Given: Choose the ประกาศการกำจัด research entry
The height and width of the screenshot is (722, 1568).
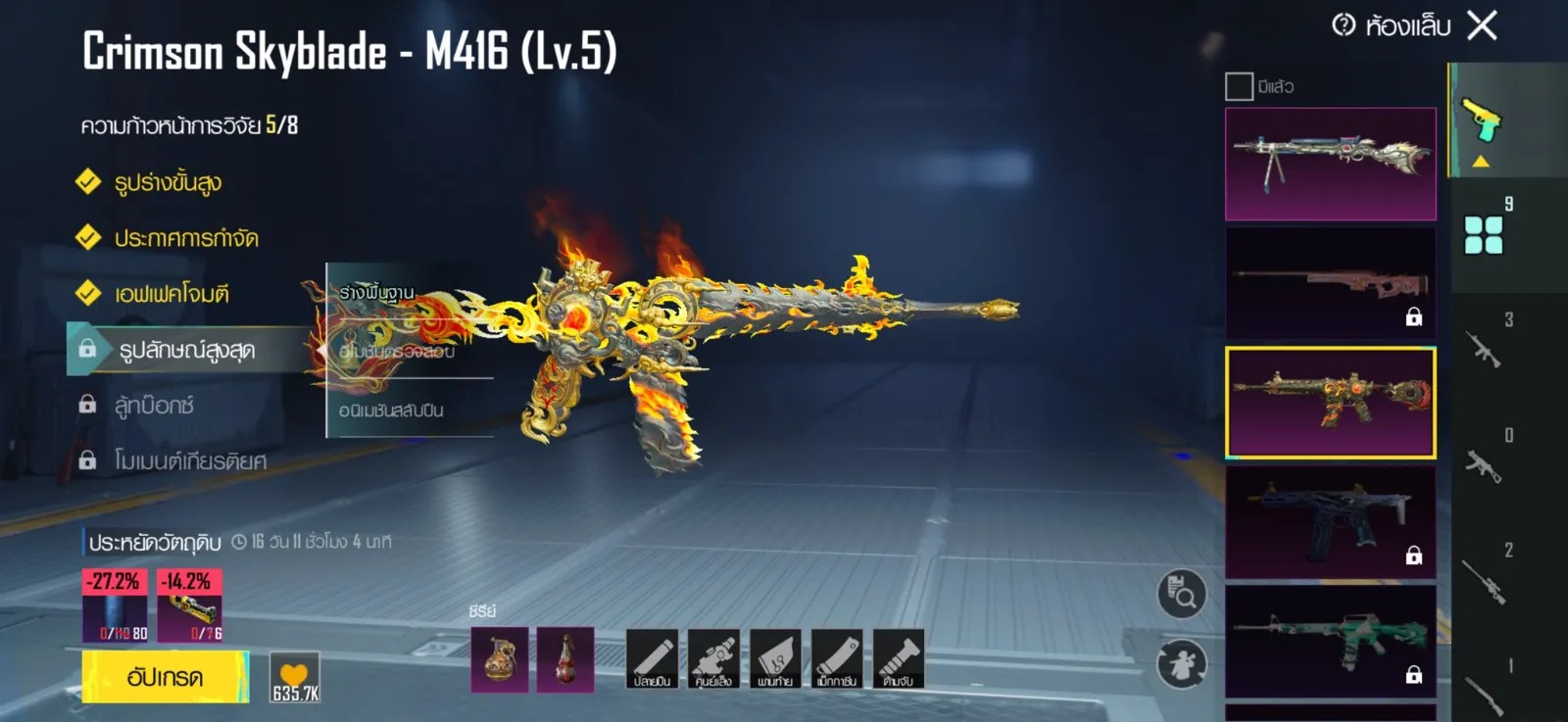Looking at the screenshot, I should pos(185,238).
